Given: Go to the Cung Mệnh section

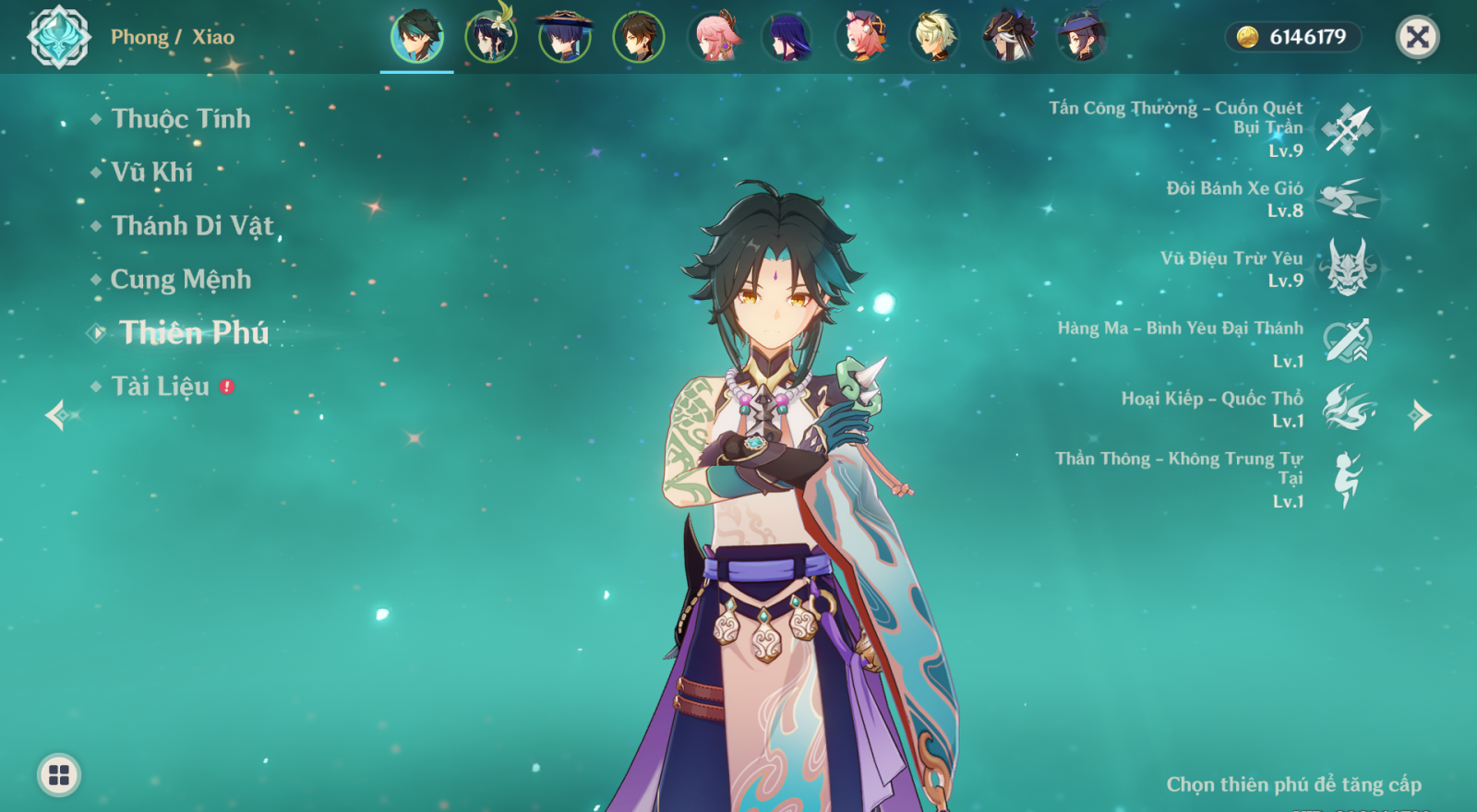Looking at the screenshot, I should click(x=180, y=280).
